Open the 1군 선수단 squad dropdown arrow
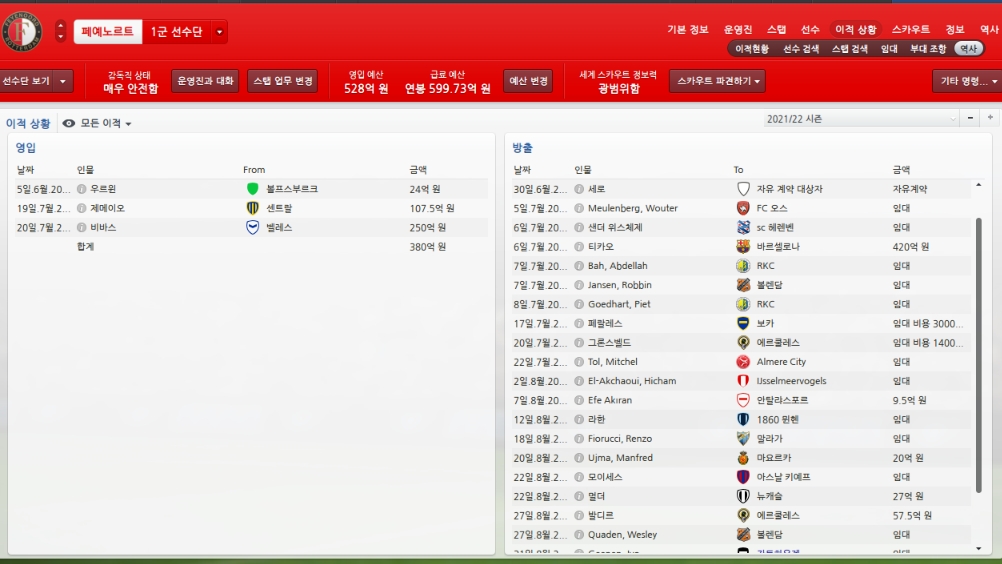The height and width of the screenshot is (564, 1002). click(x=220, y=32)
